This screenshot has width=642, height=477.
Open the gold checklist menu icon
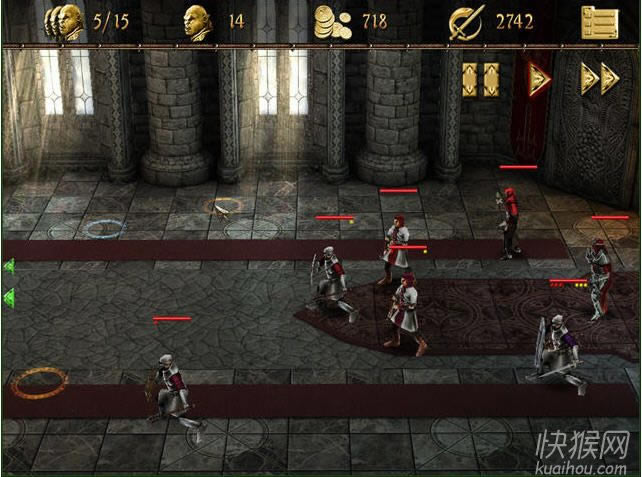(599, 22)
